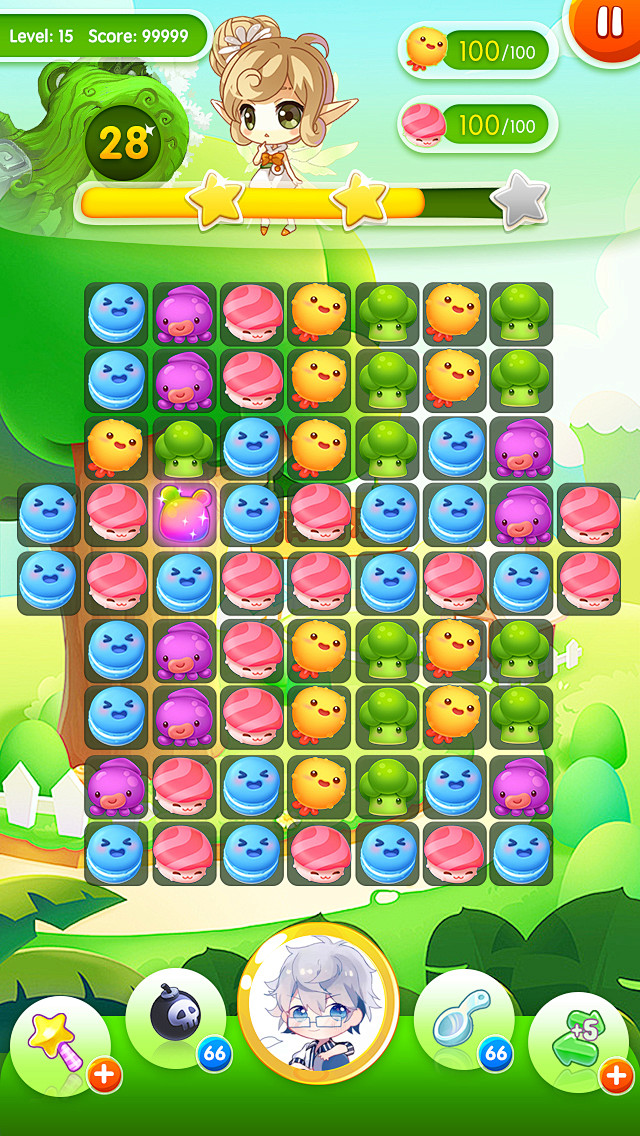This screenshot has width=640, height=1136.
Task: Pause the game with the orange button
Action: 607,22
